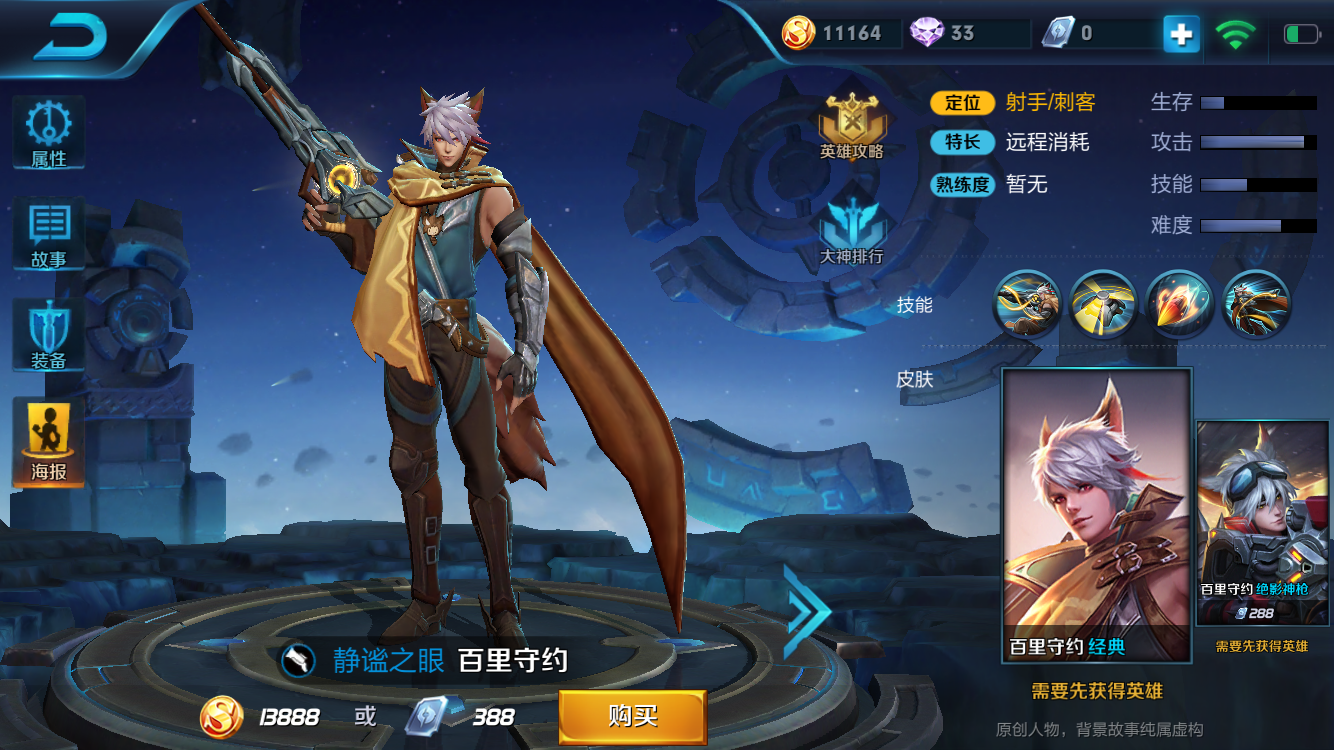
Task: Select the first skill icon with rifle shooter
Action: pyautogui.click(x=1027, y=304)
